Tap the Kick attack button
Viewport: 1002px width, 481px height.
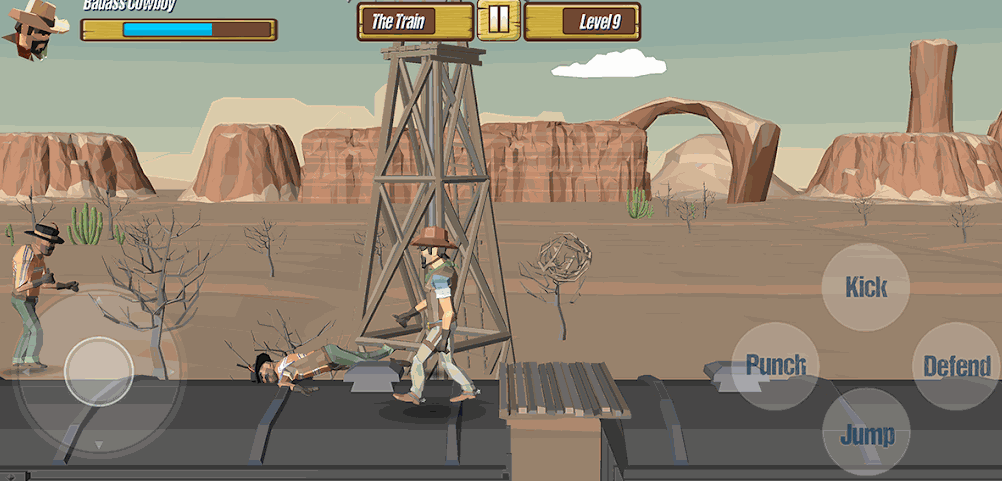pos(866,287)
